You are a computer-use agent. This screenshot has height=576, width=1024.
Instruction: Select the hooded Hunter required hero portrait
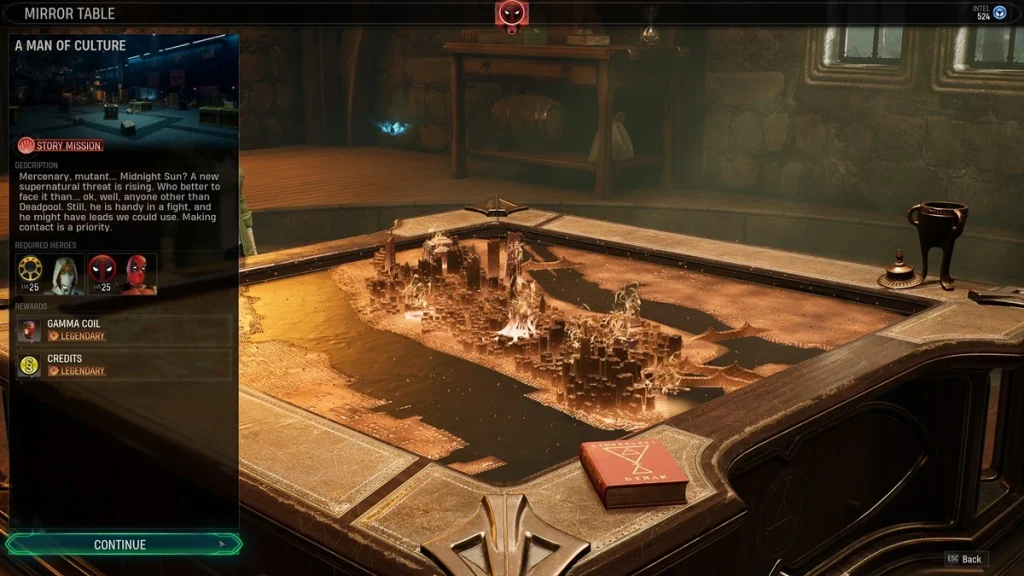click(67, 273)
